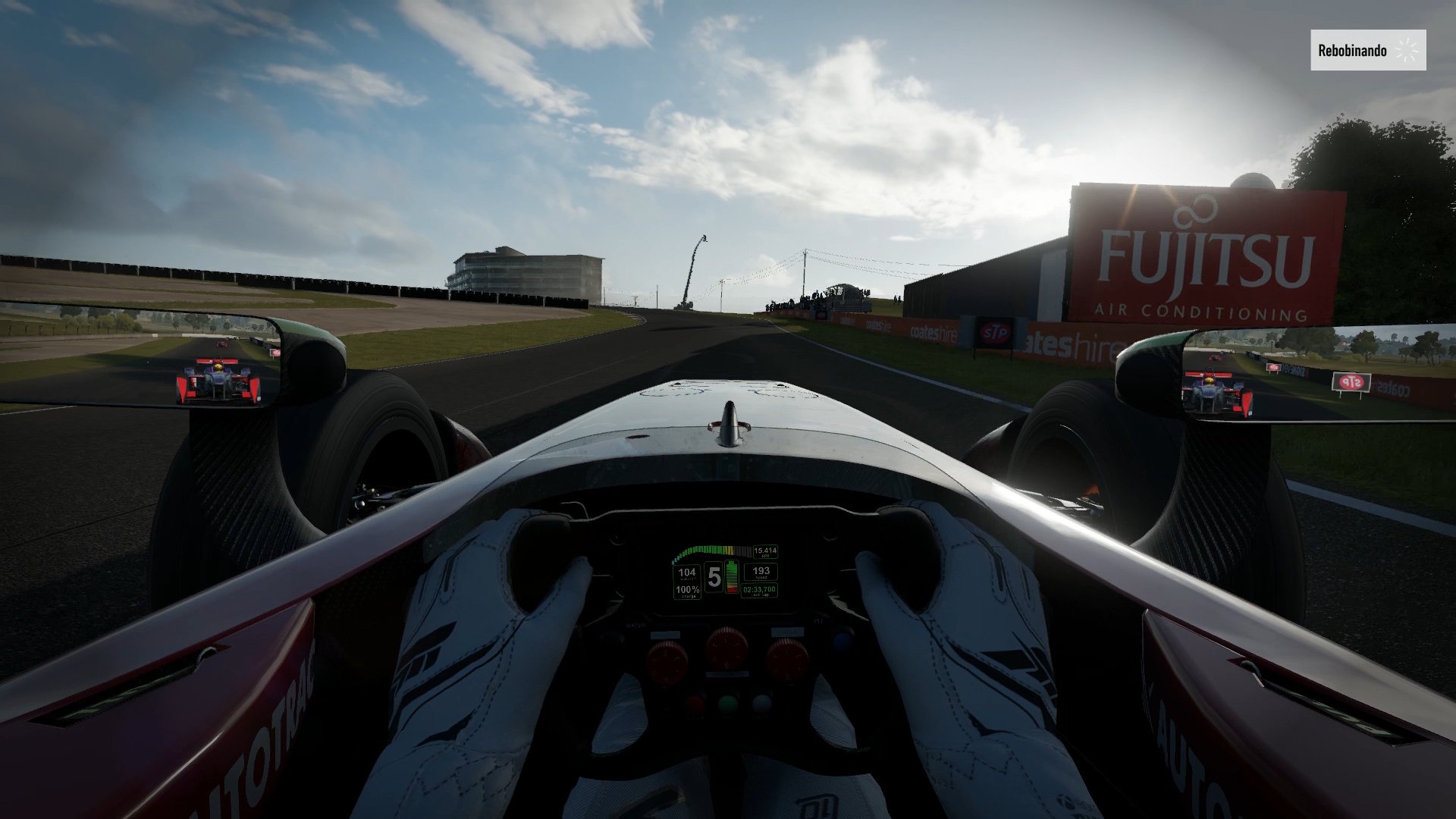The image size is (1456, 819).
Task: Toggle the white button on the wheel
Action: (x=761, y=704)
